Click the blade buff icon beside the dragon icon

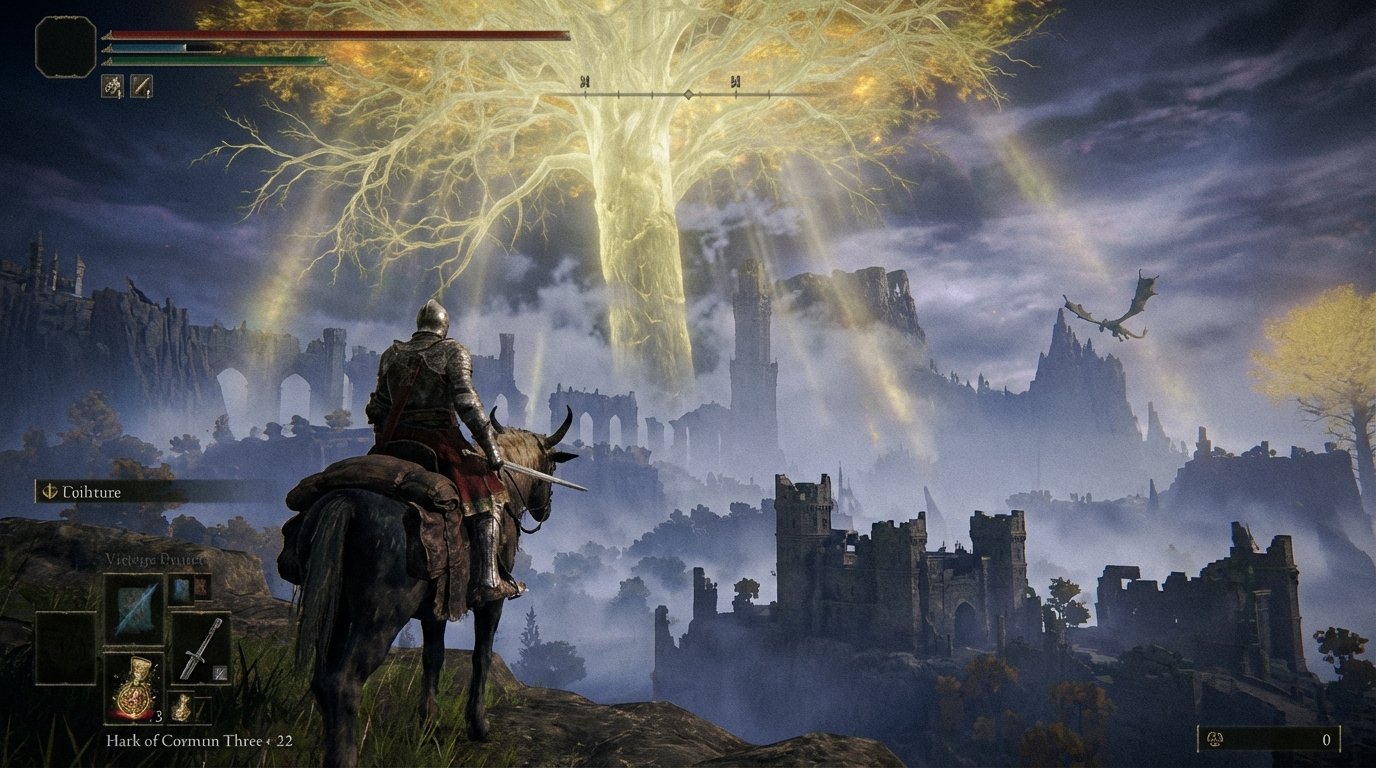pos(141,86)
